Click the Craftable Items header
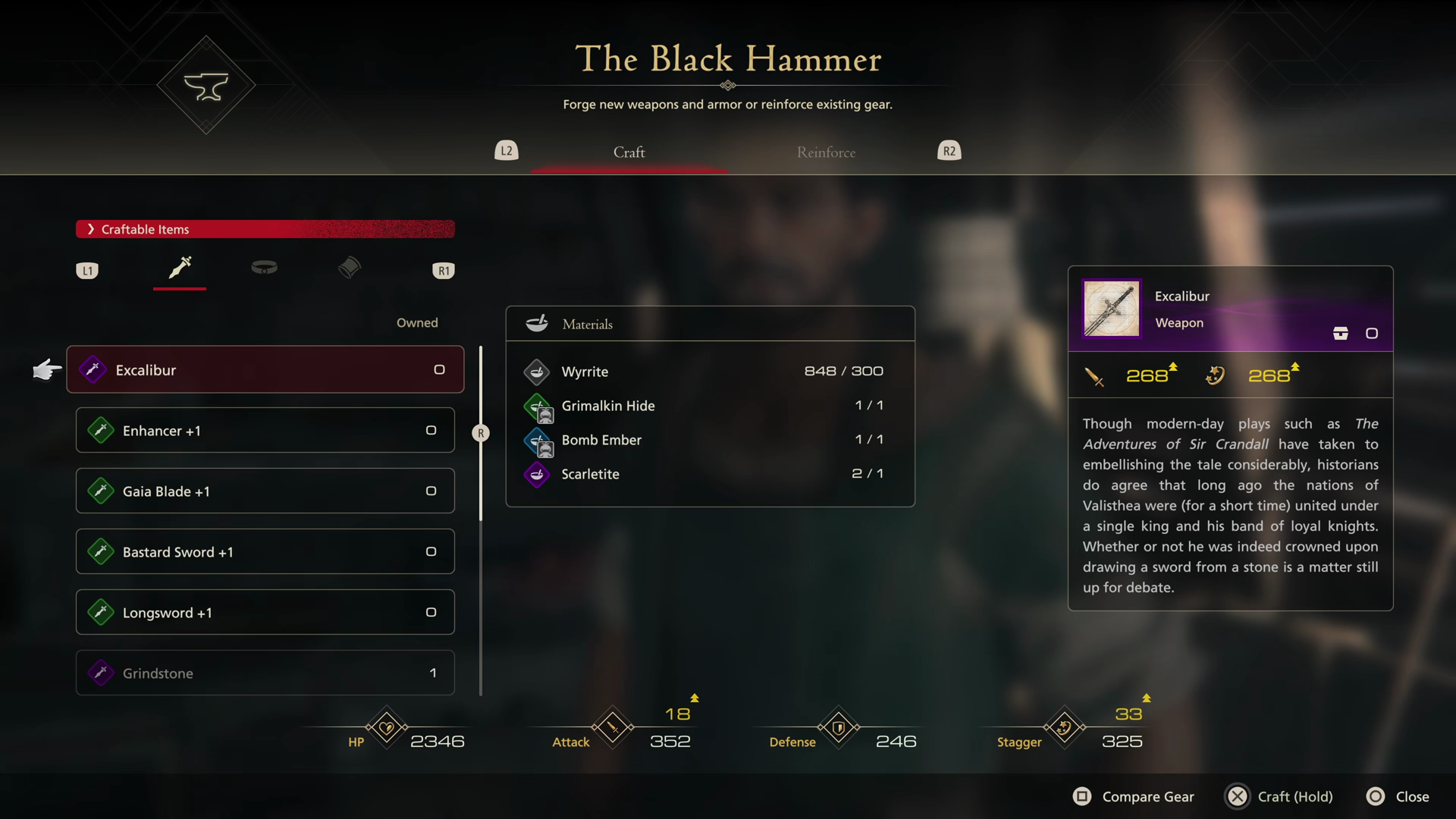 pyautogui.click(x=265, y=229)
